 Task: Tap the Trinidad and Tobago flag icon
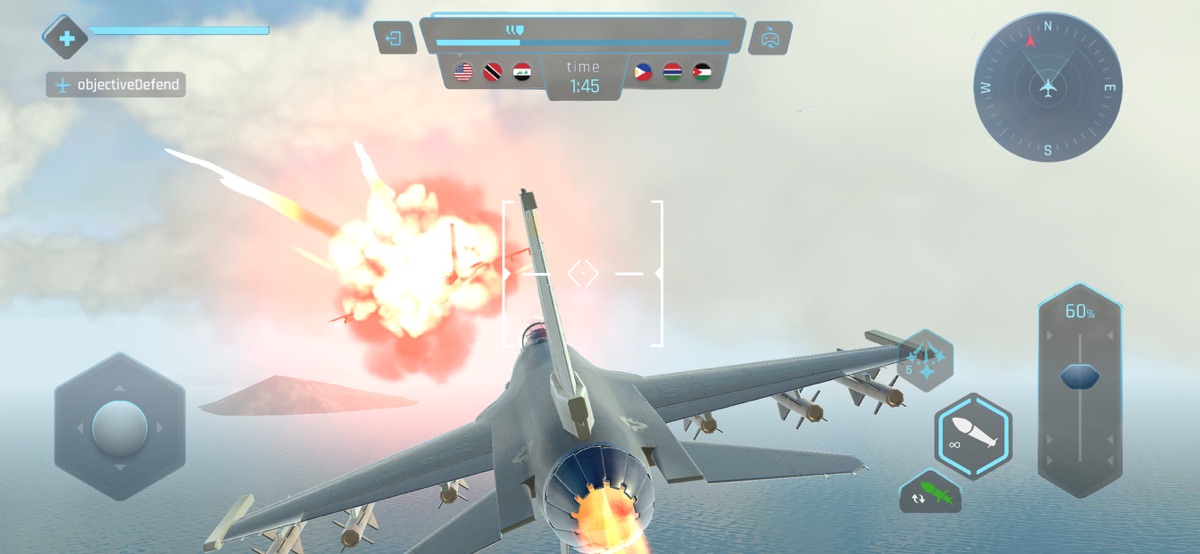(x=493, y=72)
